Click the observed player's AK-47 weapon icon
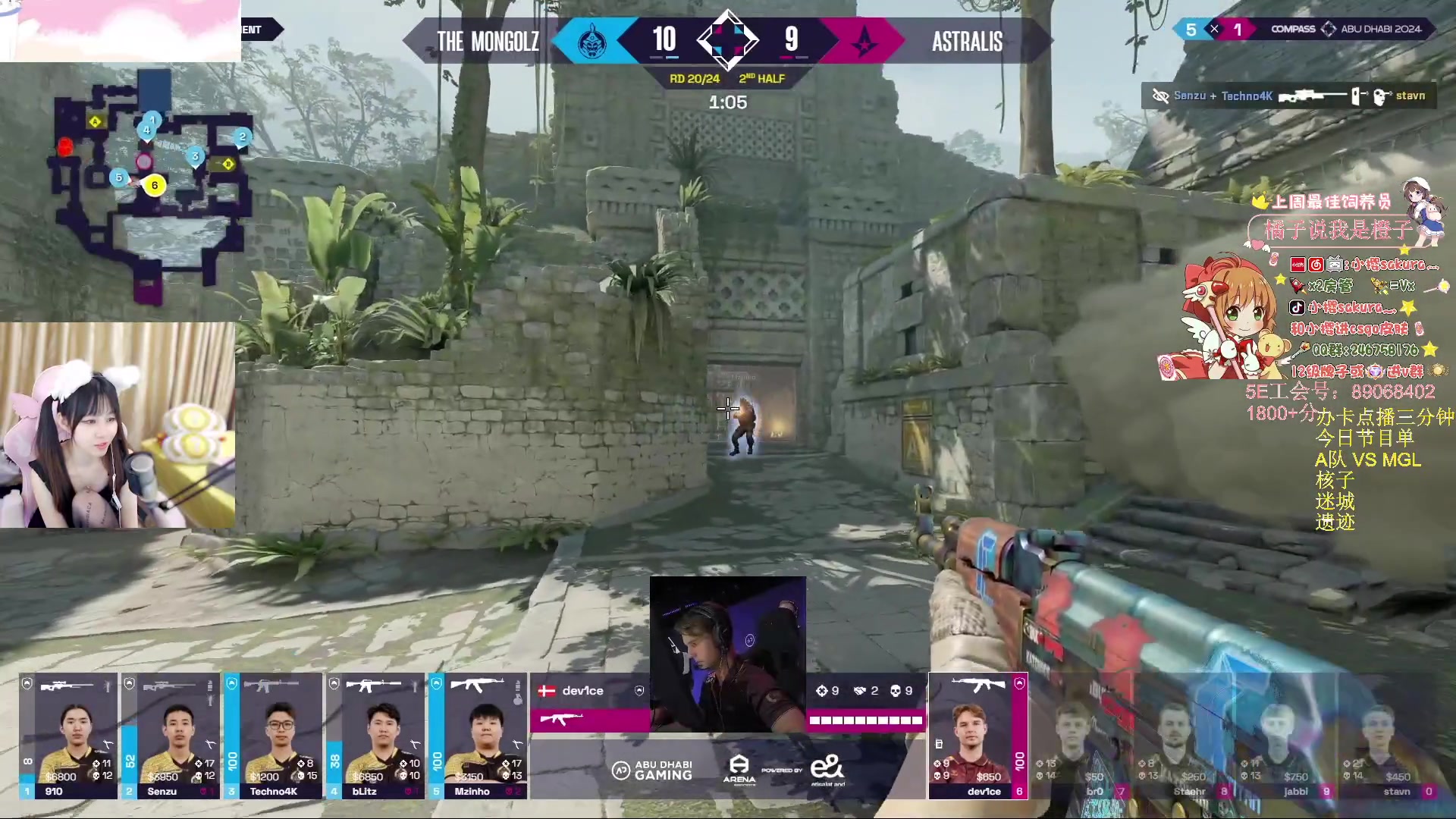Screen dimensions: 1456x819 click(x=560, y=719)
